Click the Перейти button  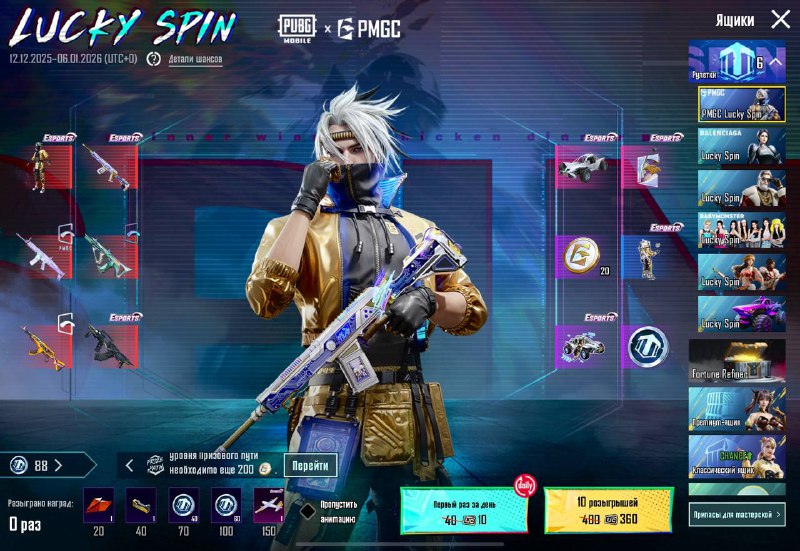310,466
